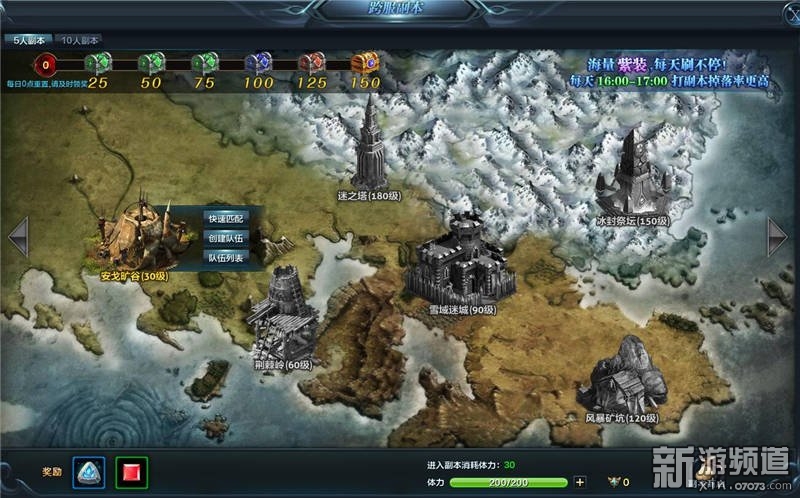View the red gem reward icon

(x=131, y=470)
